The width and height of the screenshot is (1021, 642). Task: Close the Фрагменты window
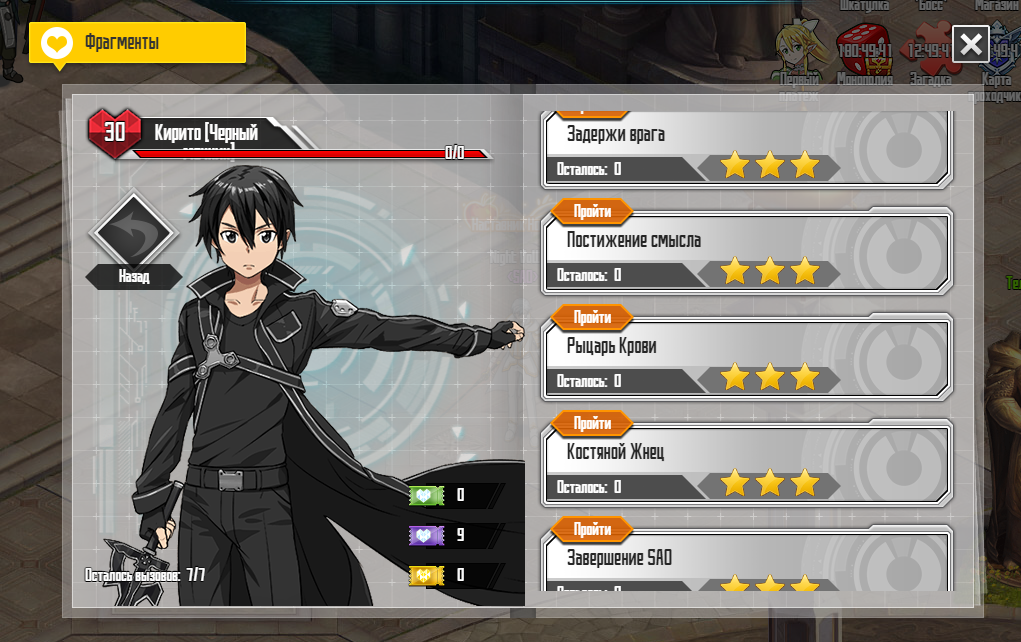(x=970, y=44)
